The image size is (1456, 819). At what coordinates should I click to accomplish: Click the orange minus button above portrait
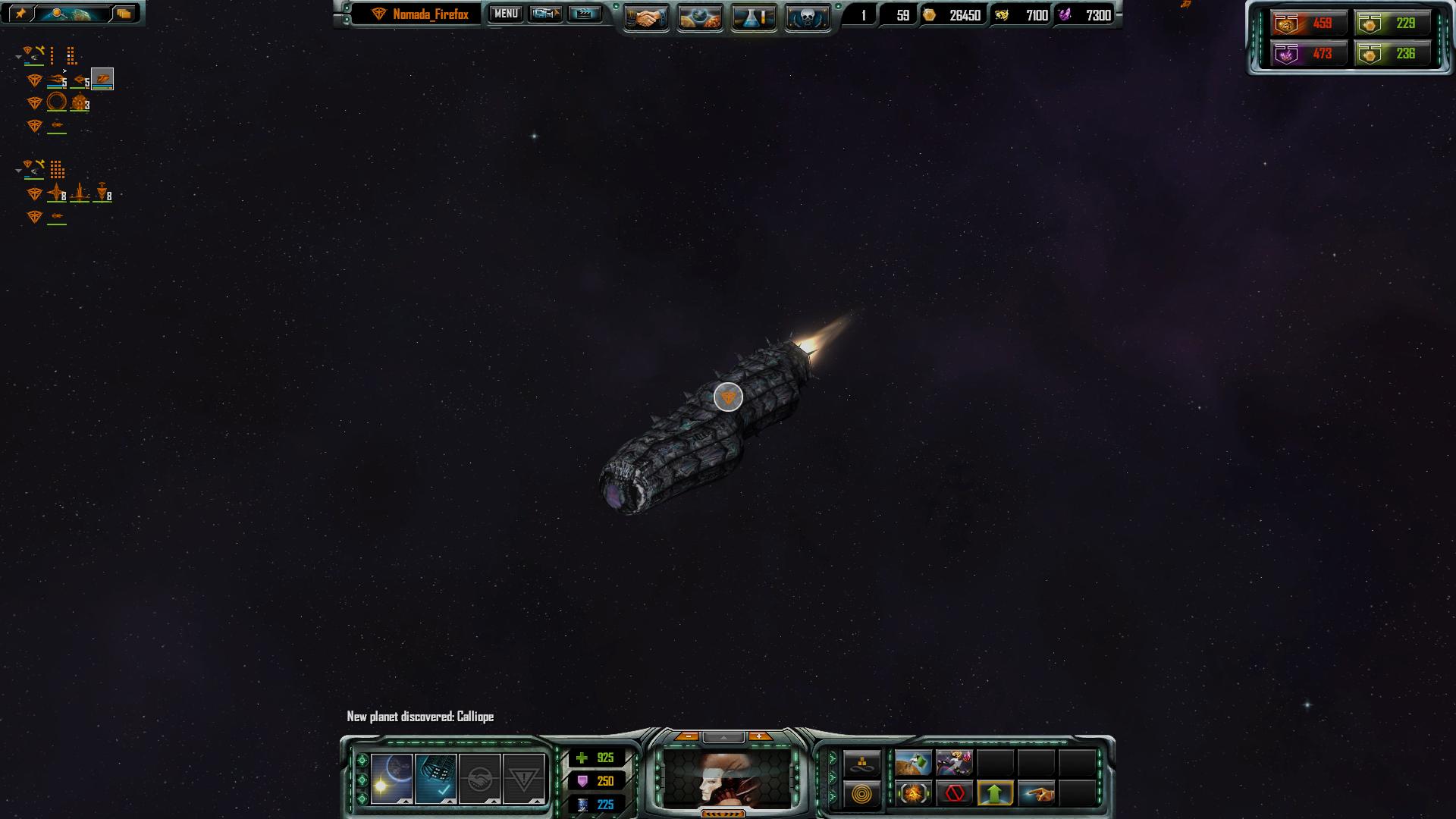tap(688, 736)
